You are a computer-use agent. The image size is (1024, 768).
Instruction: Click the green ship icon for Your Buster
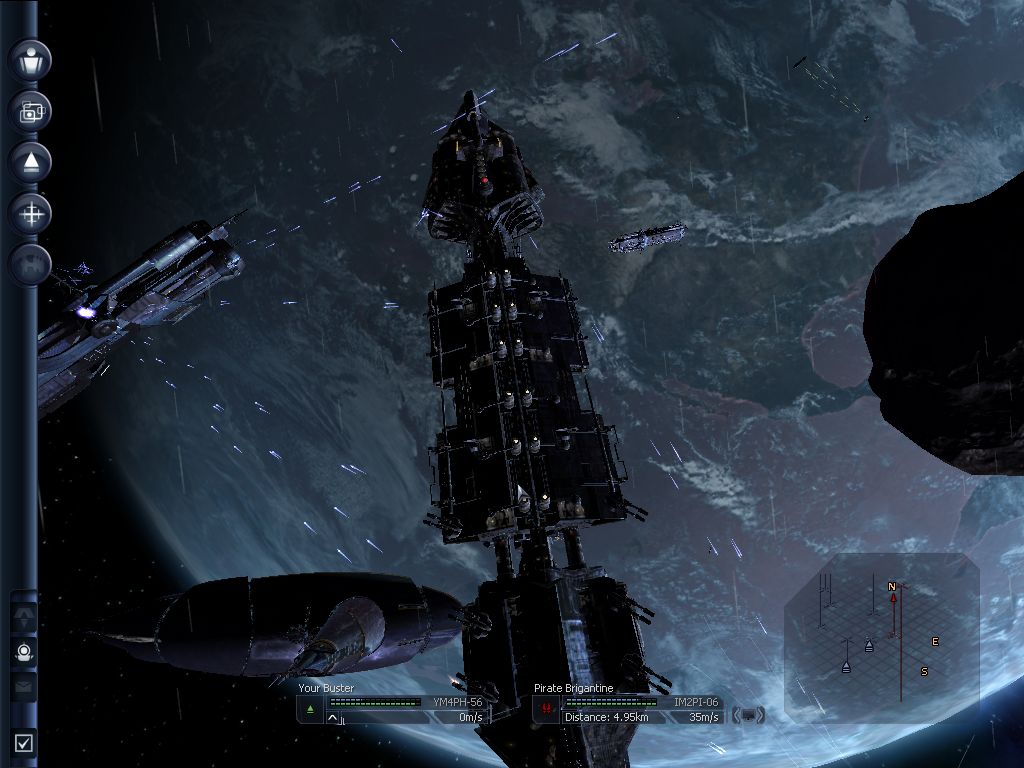coord(310,710)
